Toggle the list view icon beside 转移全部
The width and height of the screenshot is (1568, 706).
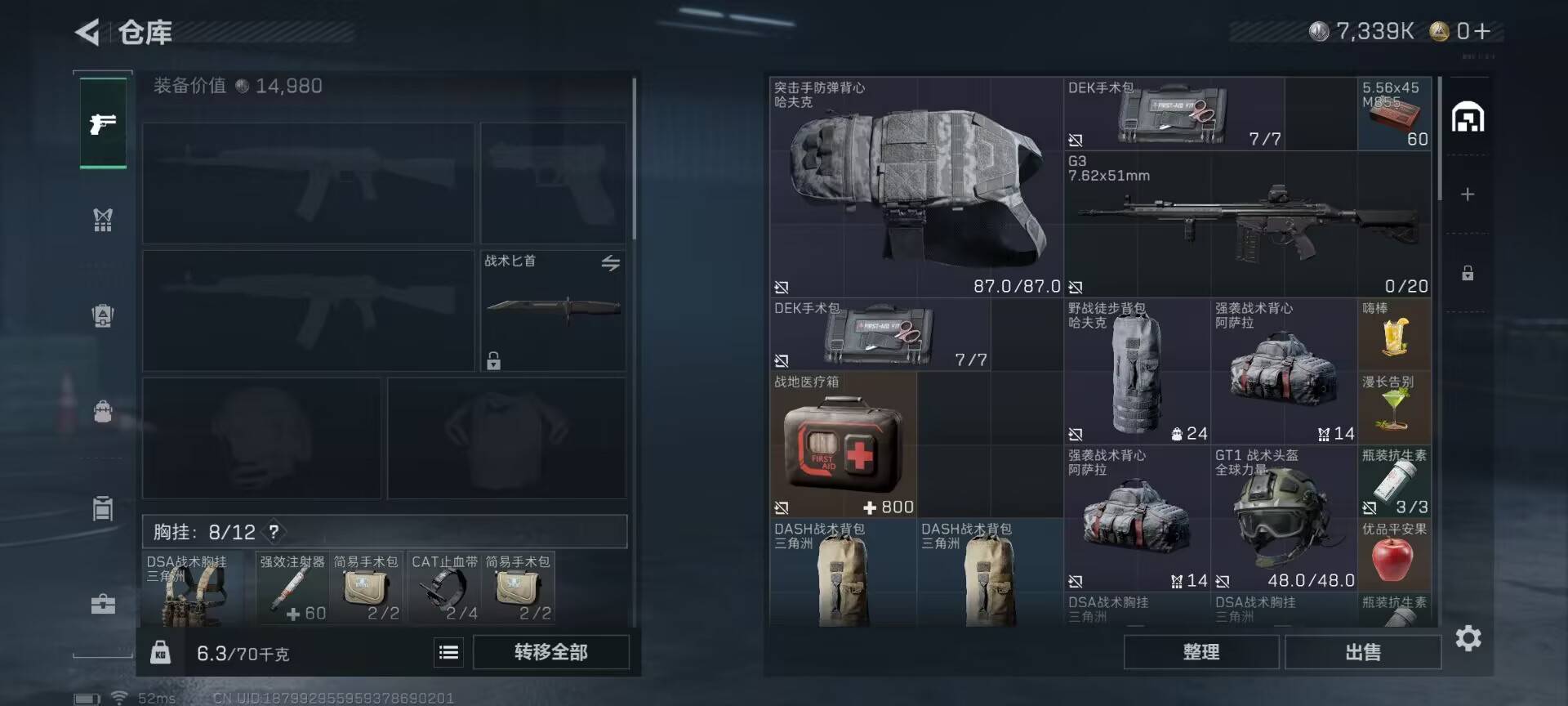coord(448,652)
